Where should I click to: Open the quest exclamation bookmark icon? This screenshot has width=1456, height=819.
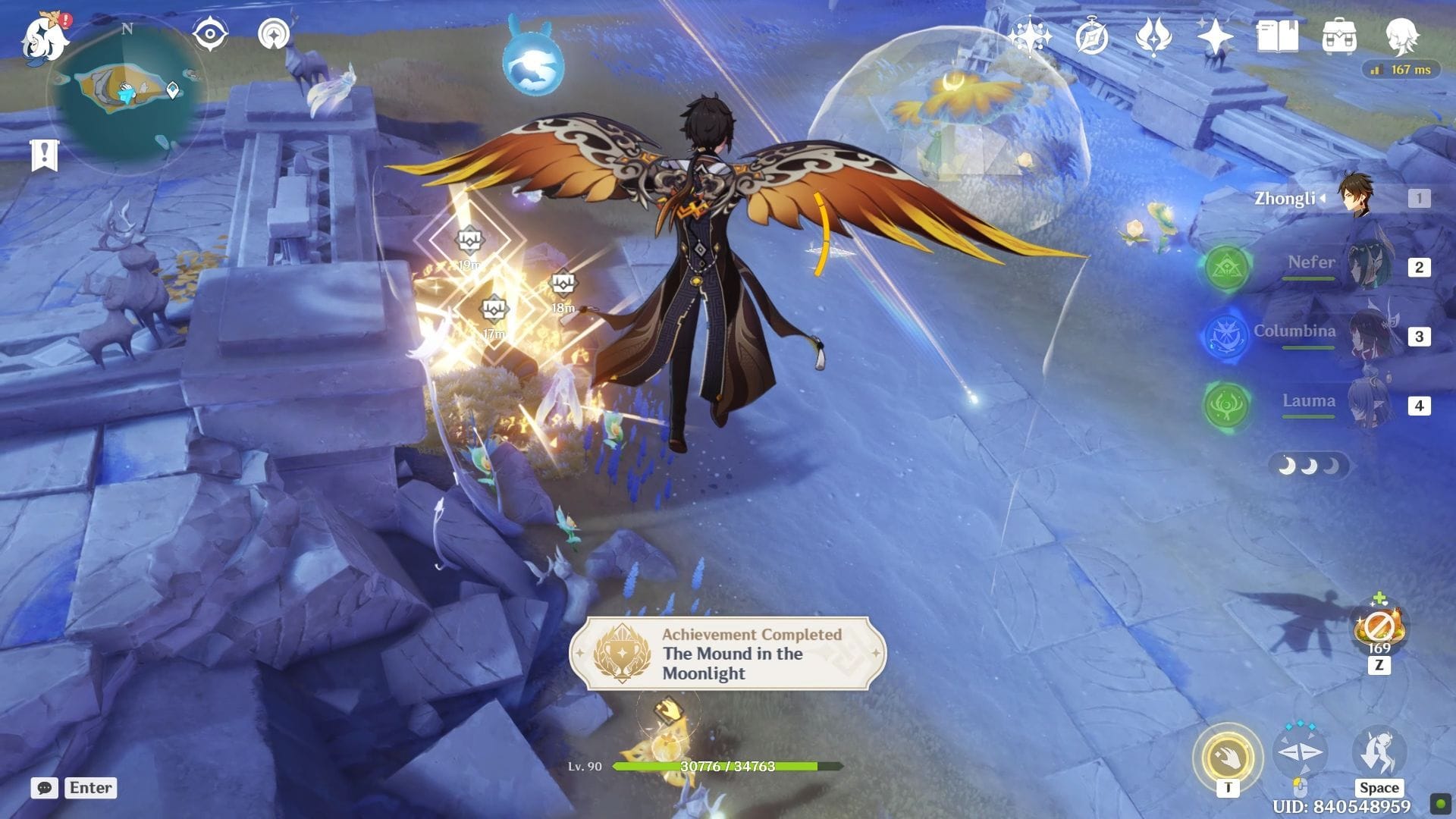point(44,155)
